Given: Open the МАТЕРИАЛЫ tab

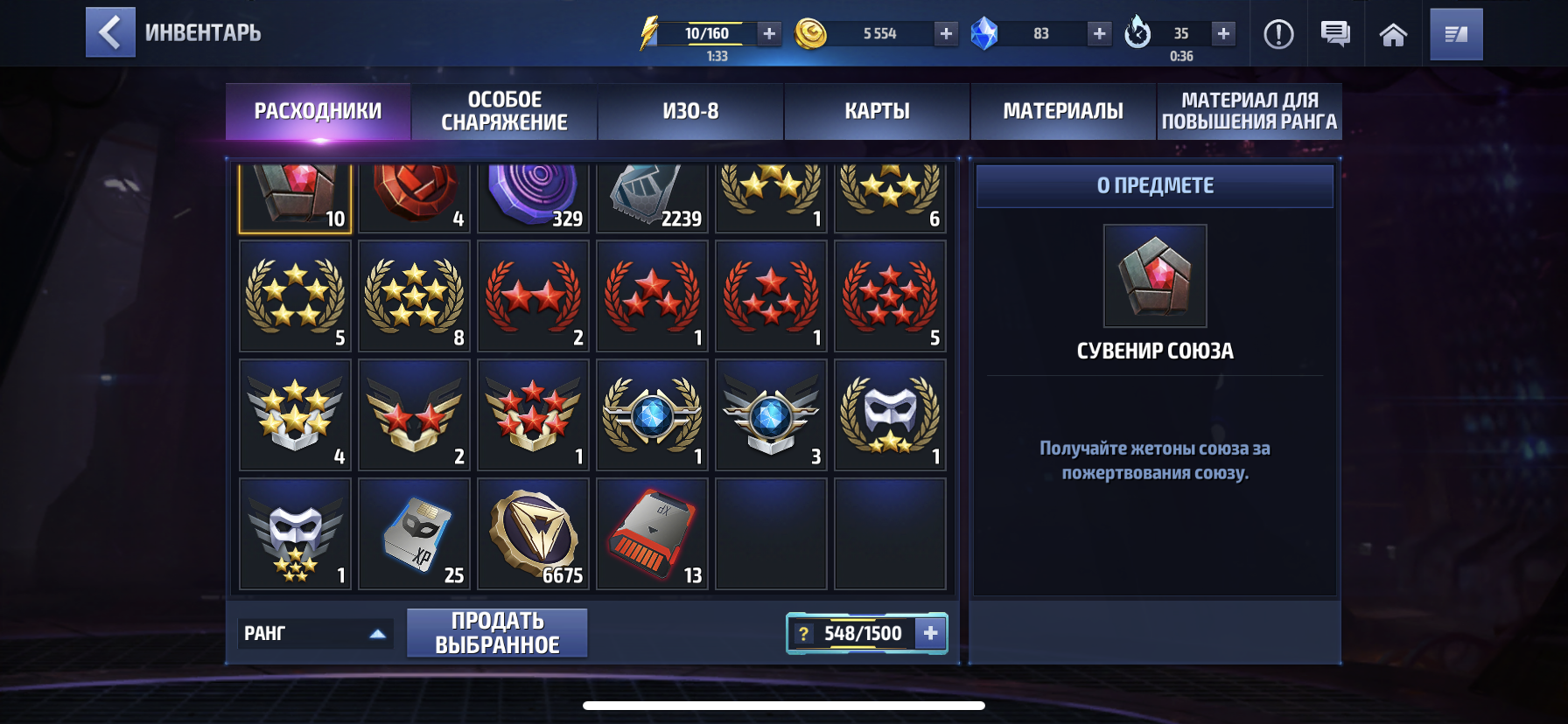Looking at the screenshot, I should point(1061,111).
